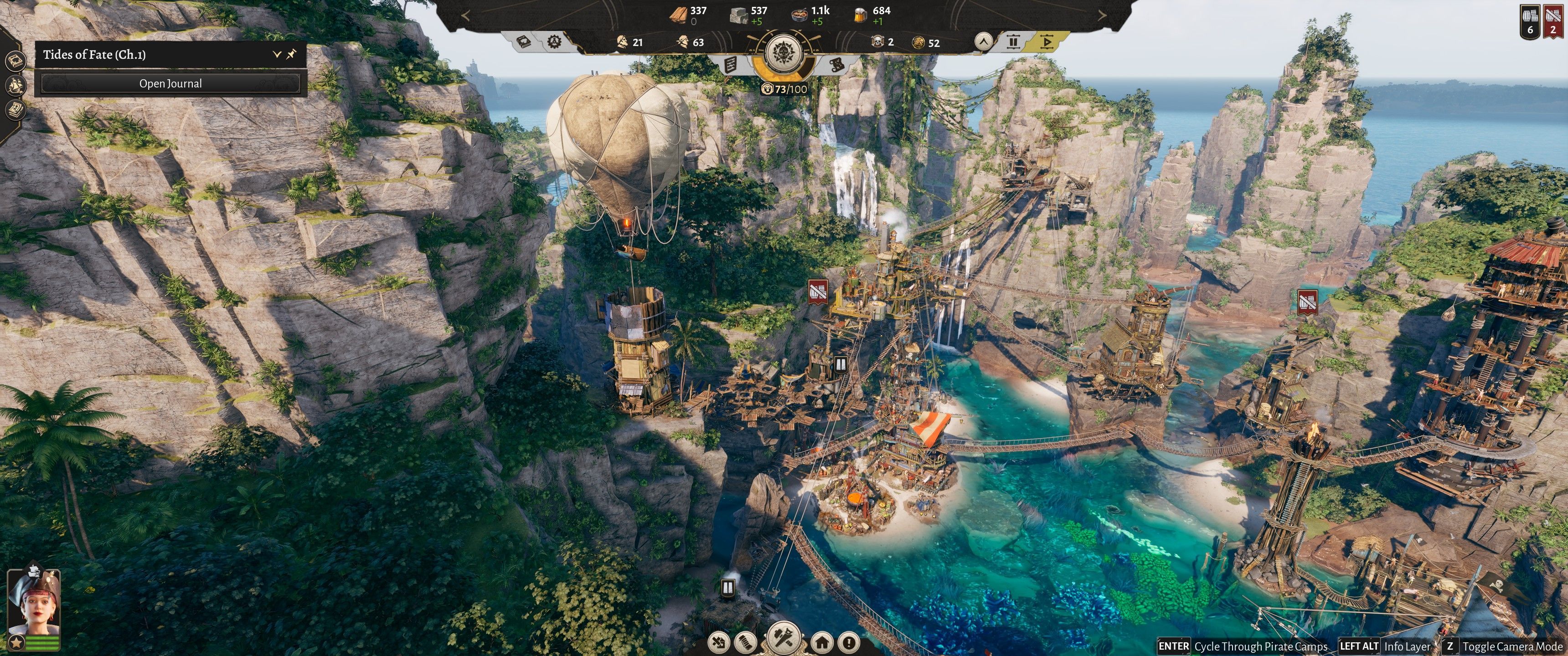Select the sailing ship sidebar icon
Viewport: 1568px width, 656px height.
pyautogui.click(x=15, y=85)
